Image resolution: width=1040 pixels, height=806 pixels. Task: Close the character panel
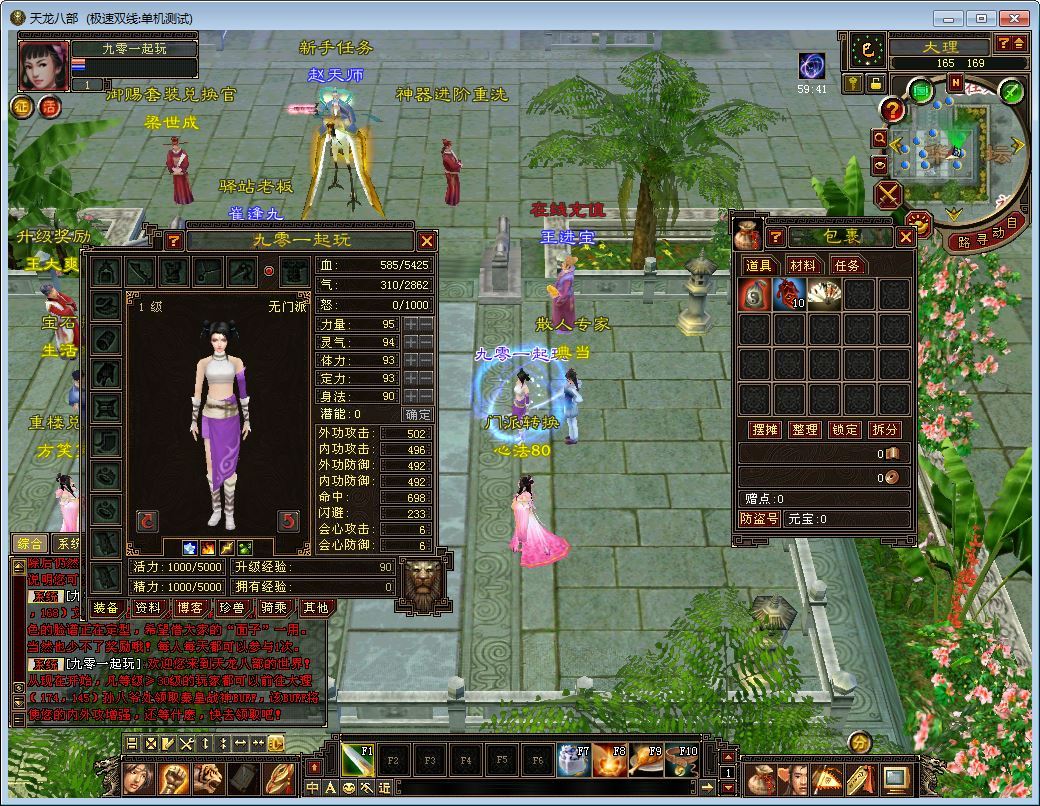pyautogui.click(x=427, y=241)
